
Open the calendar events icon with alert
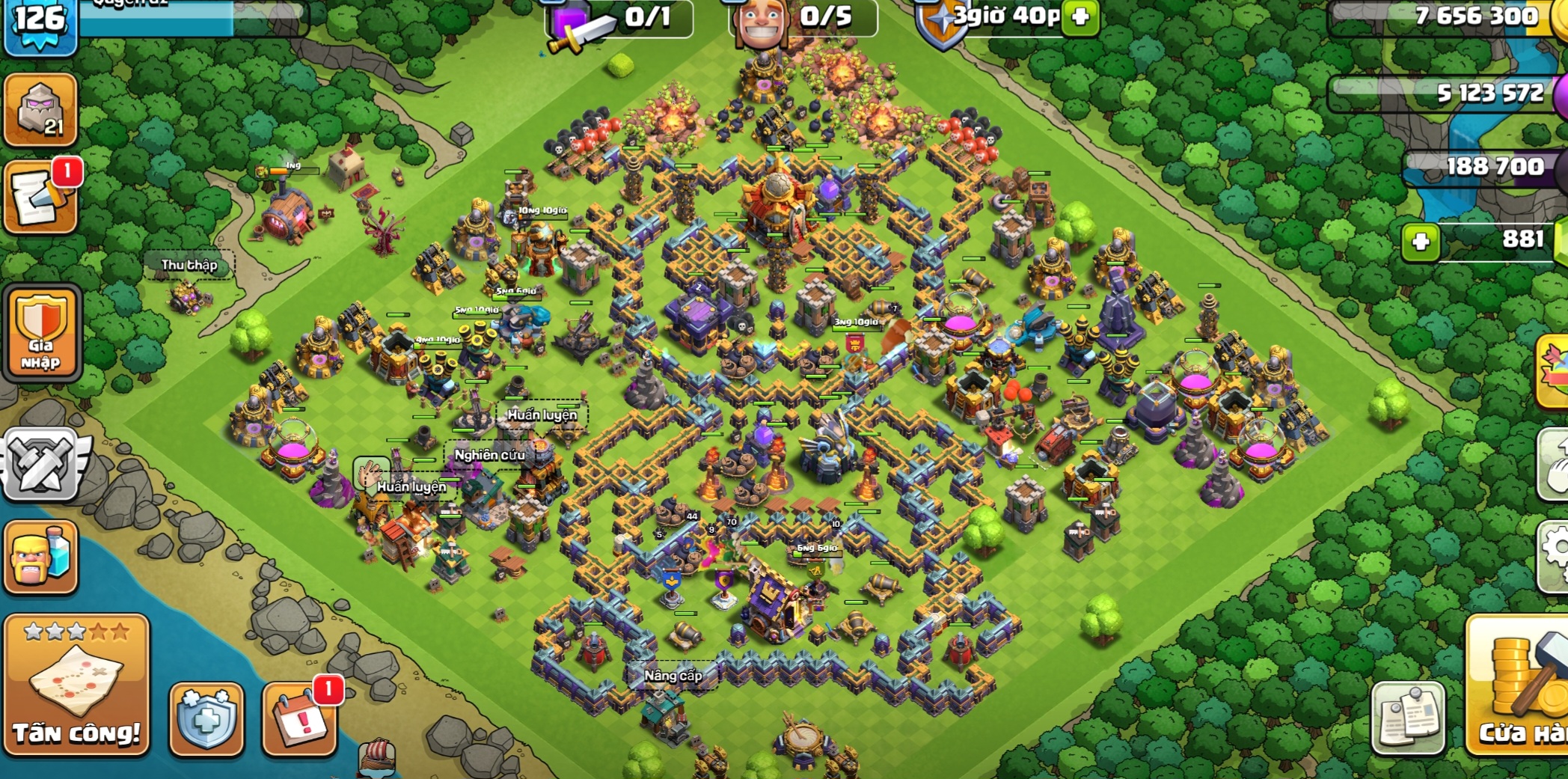pyautogui.click(x=300, y=719)
